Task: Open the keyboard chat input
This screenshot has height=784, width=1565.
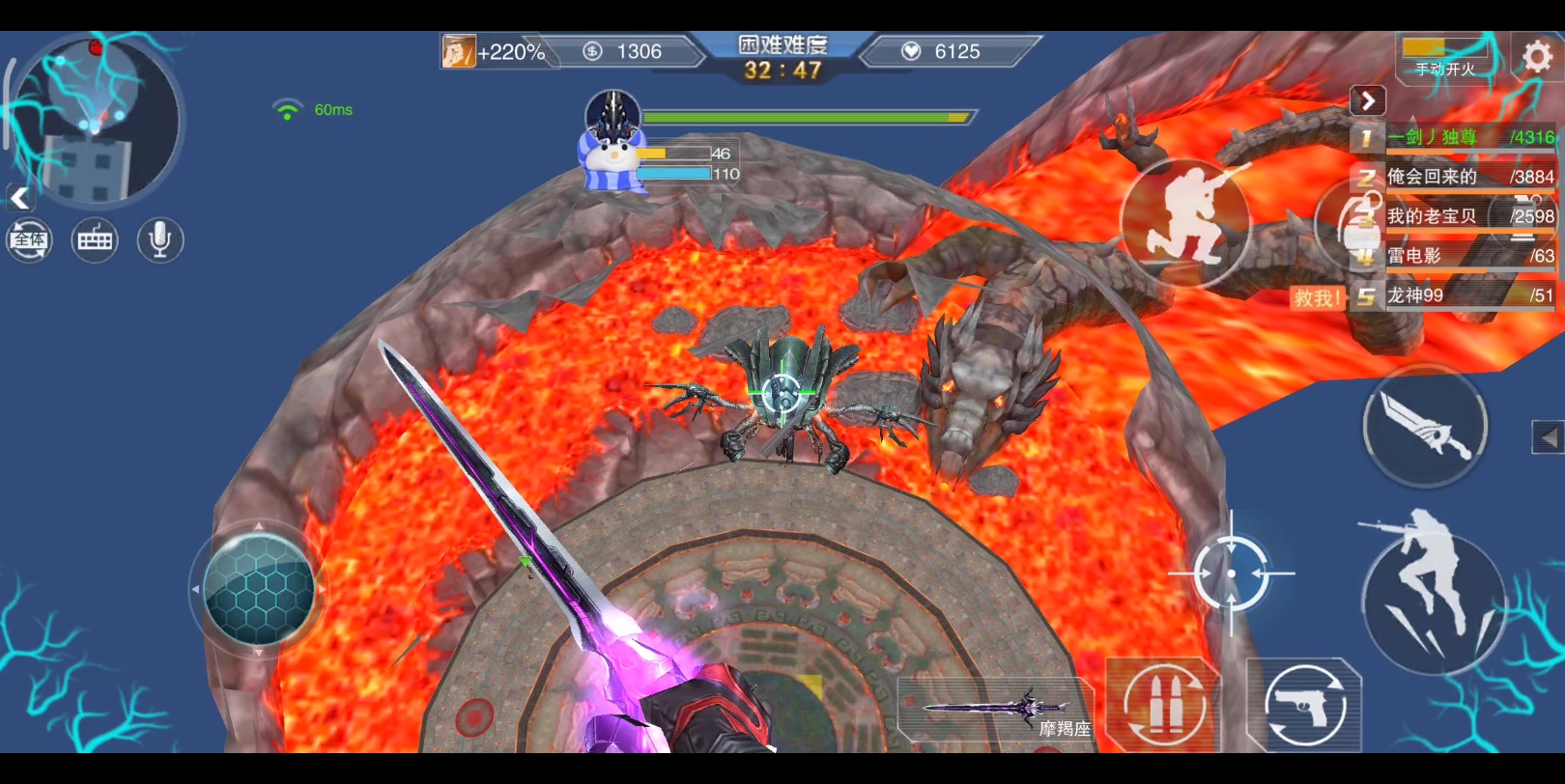Action: 95,239
